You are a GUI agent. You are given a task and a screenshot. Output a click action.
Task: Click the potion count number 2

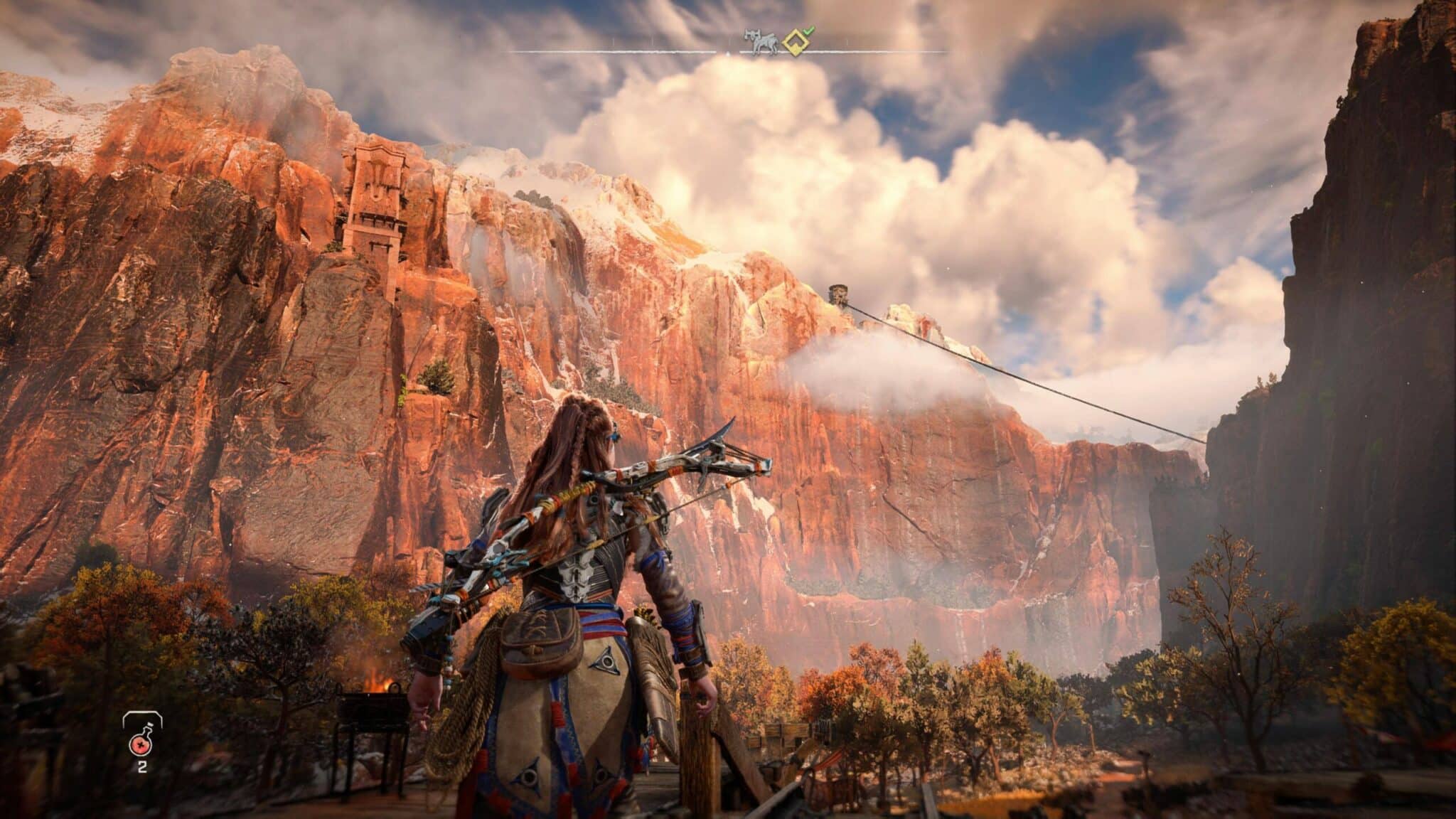(x=142, y=768)
